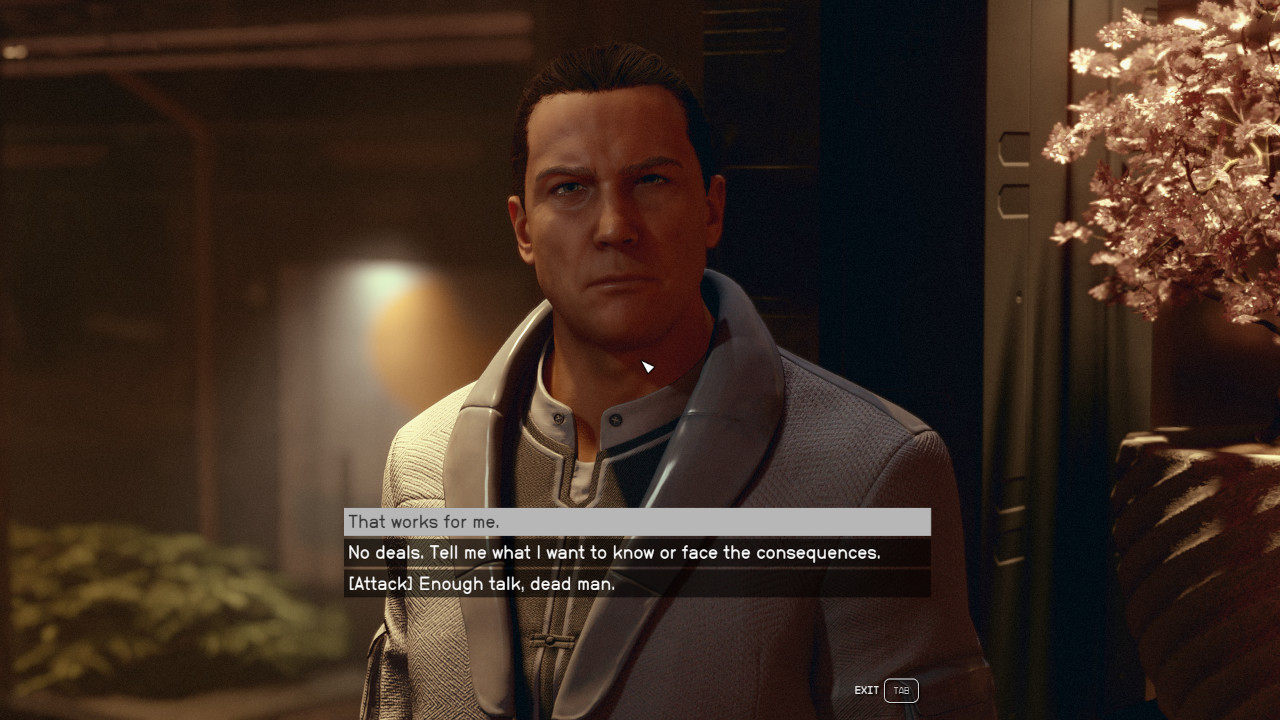Choose the reply "That works for me."

[636, 522]
